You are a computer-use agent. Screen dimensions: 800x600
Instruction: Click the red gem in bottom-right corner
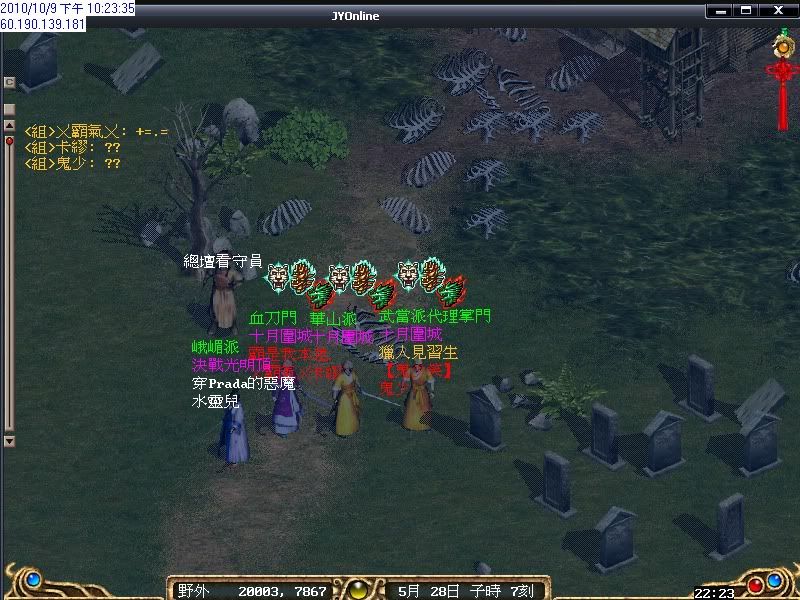tap(755, 584)
